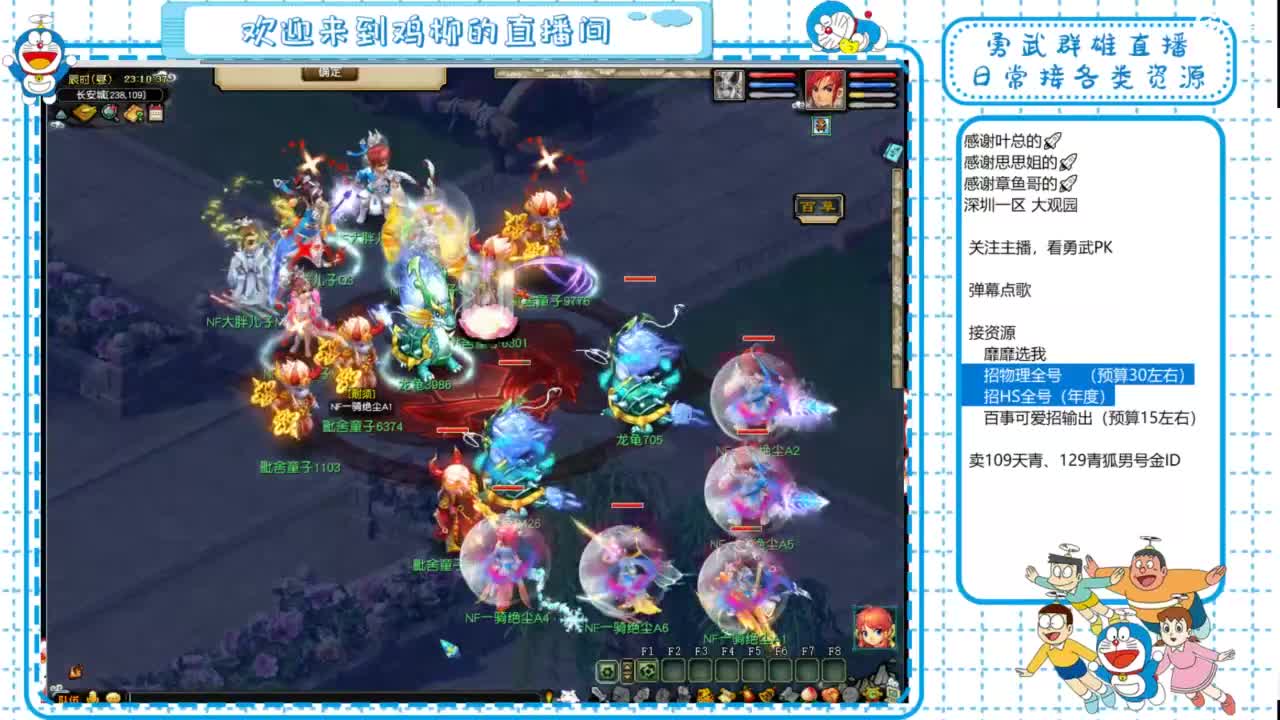Click the glowing character marker under the hero portrait
Viewport: 1280px width, 720px height.
[821, 126]
